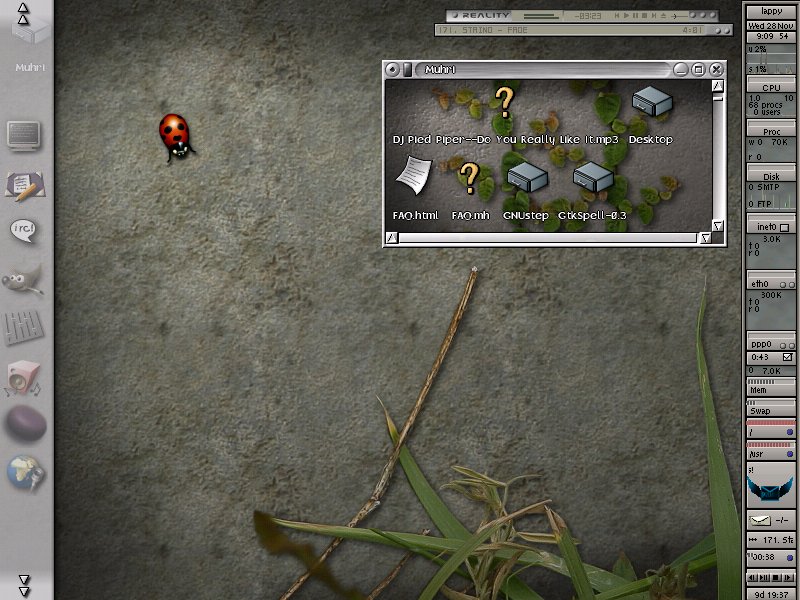Select the FAQ.mh file
This screenshot has width=800, height=600.
tap(469, 178)
